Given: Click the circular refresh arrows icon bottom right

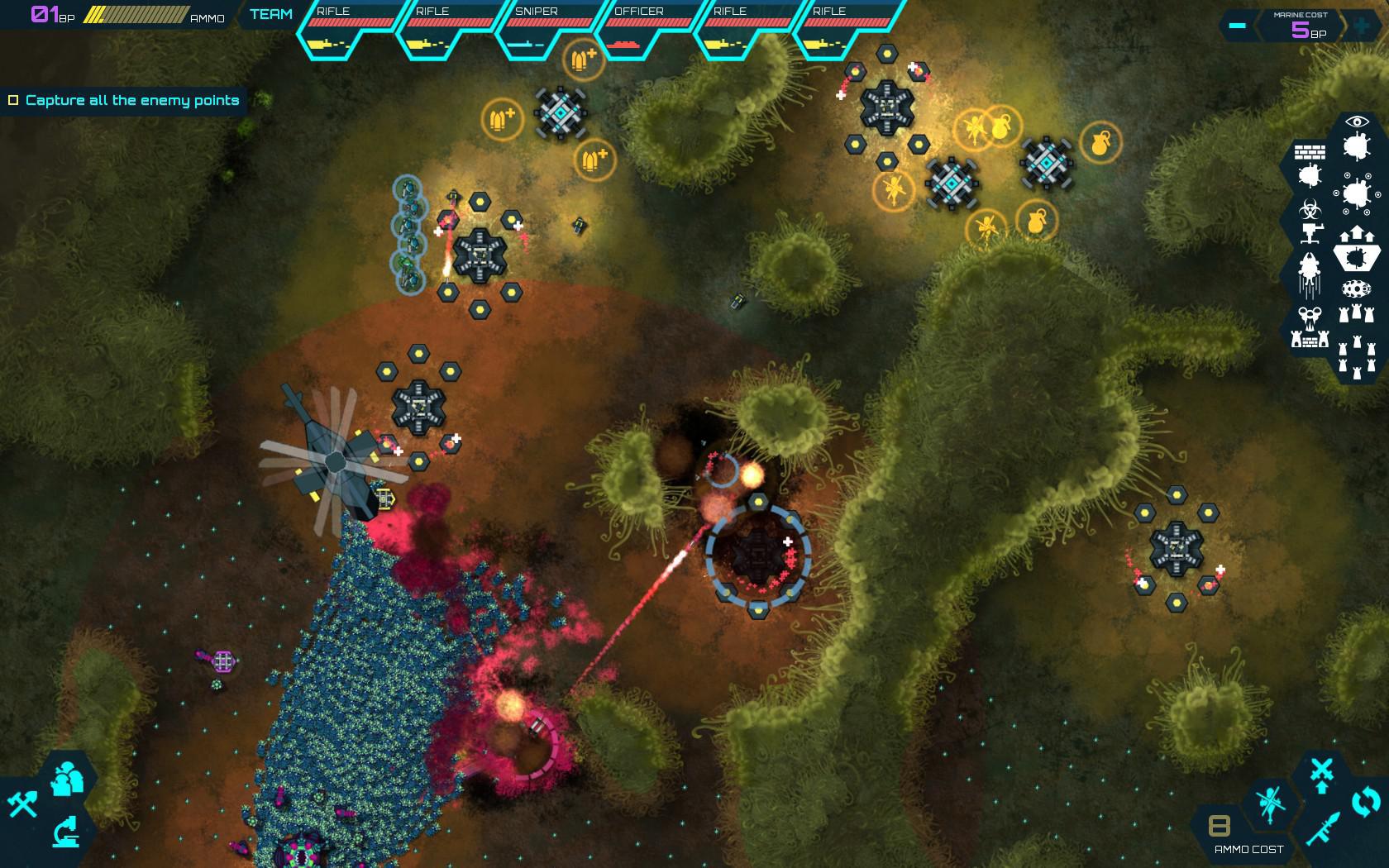Looking at the screenshot, I should (1364, 801).
